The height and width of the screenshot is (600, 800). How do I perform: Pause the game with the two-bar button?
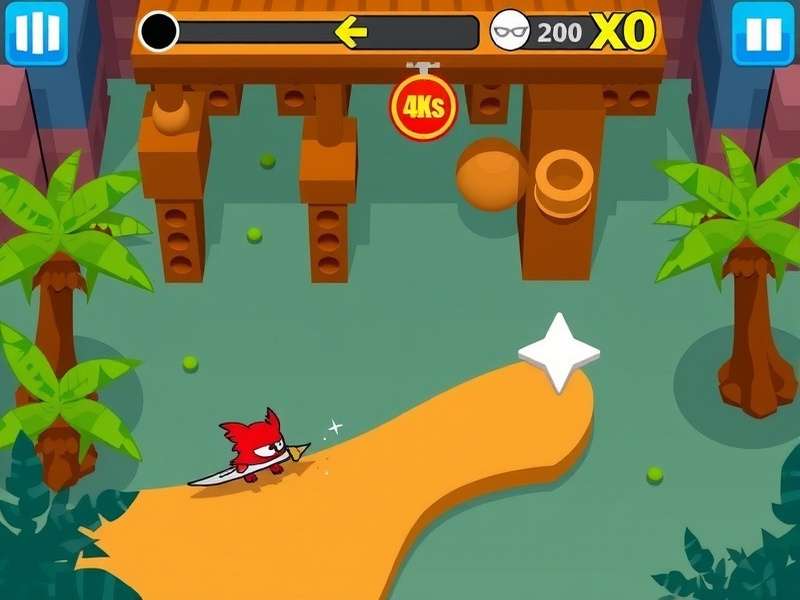[763, 33]
